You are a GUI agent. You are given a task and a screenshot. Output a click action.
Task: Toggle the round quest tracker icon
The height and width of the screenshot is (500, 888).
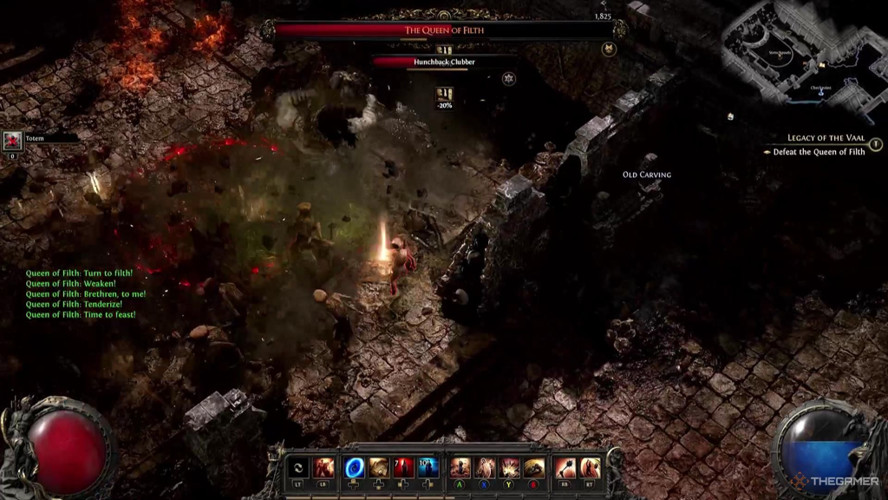click(876, 144)
